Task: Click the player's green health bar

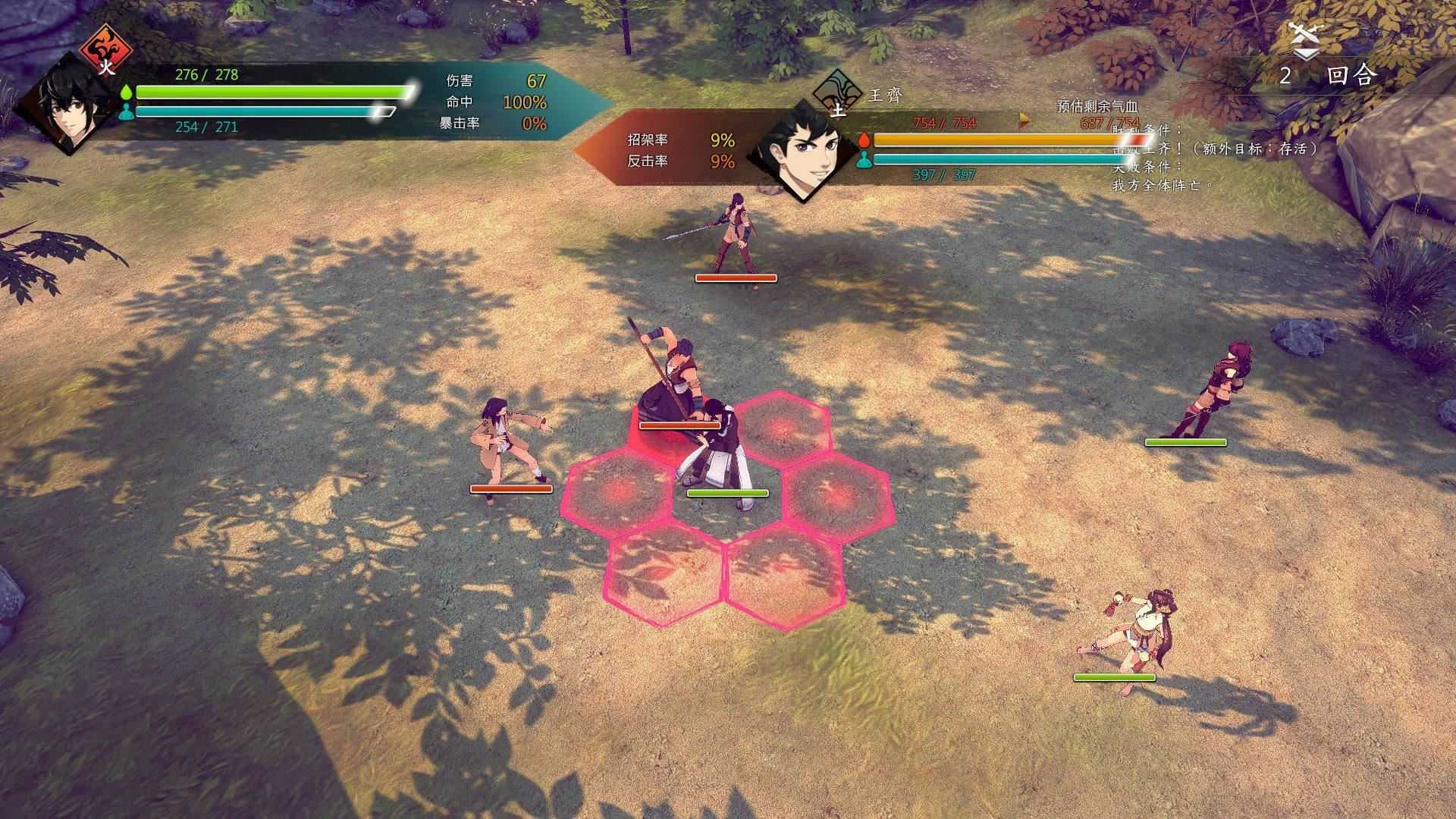Action: tap(265, 91)
